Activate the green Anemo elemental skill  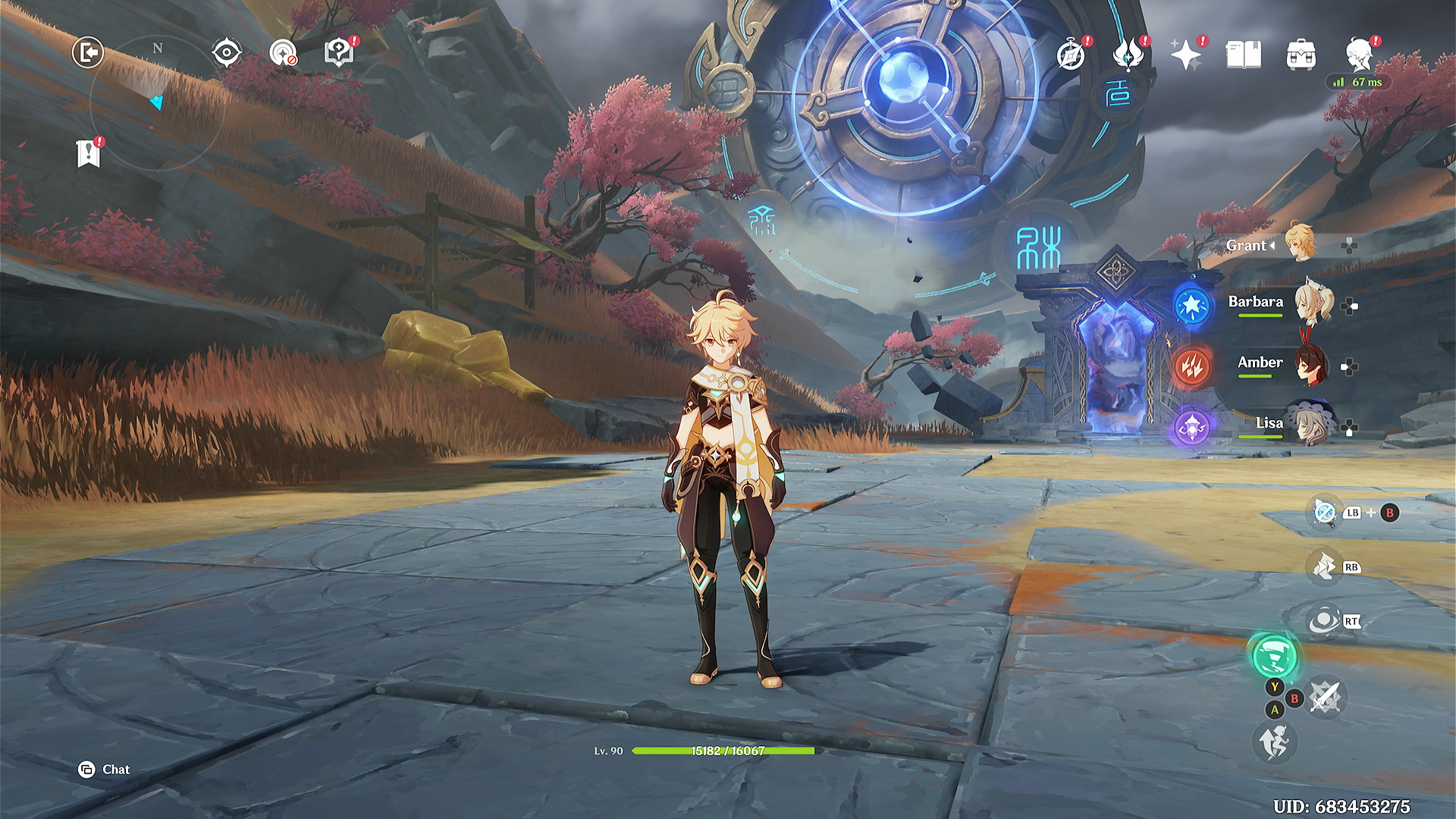1274,656
